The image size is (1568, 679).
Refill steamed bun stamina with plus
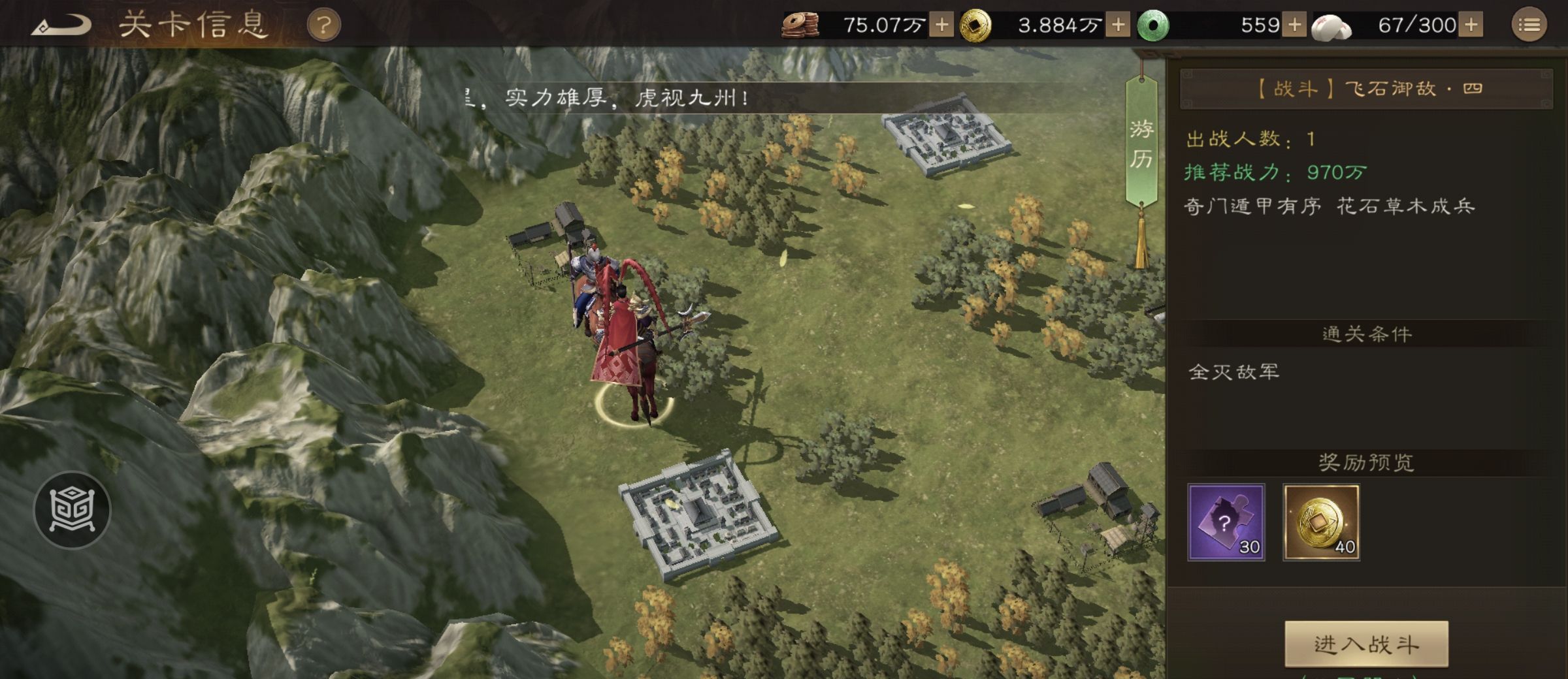pos(1471,25)
